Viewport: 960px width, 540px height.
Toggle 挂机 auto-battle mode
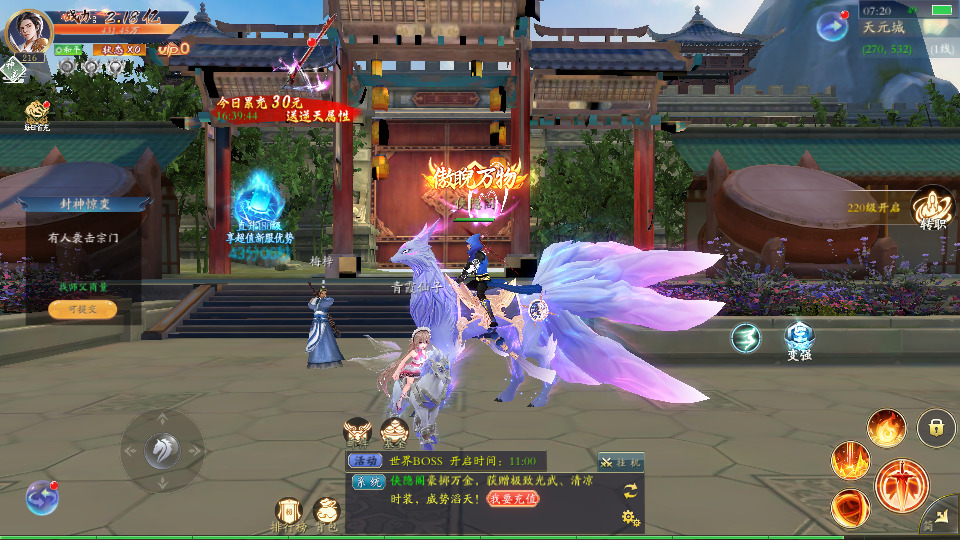621,462
